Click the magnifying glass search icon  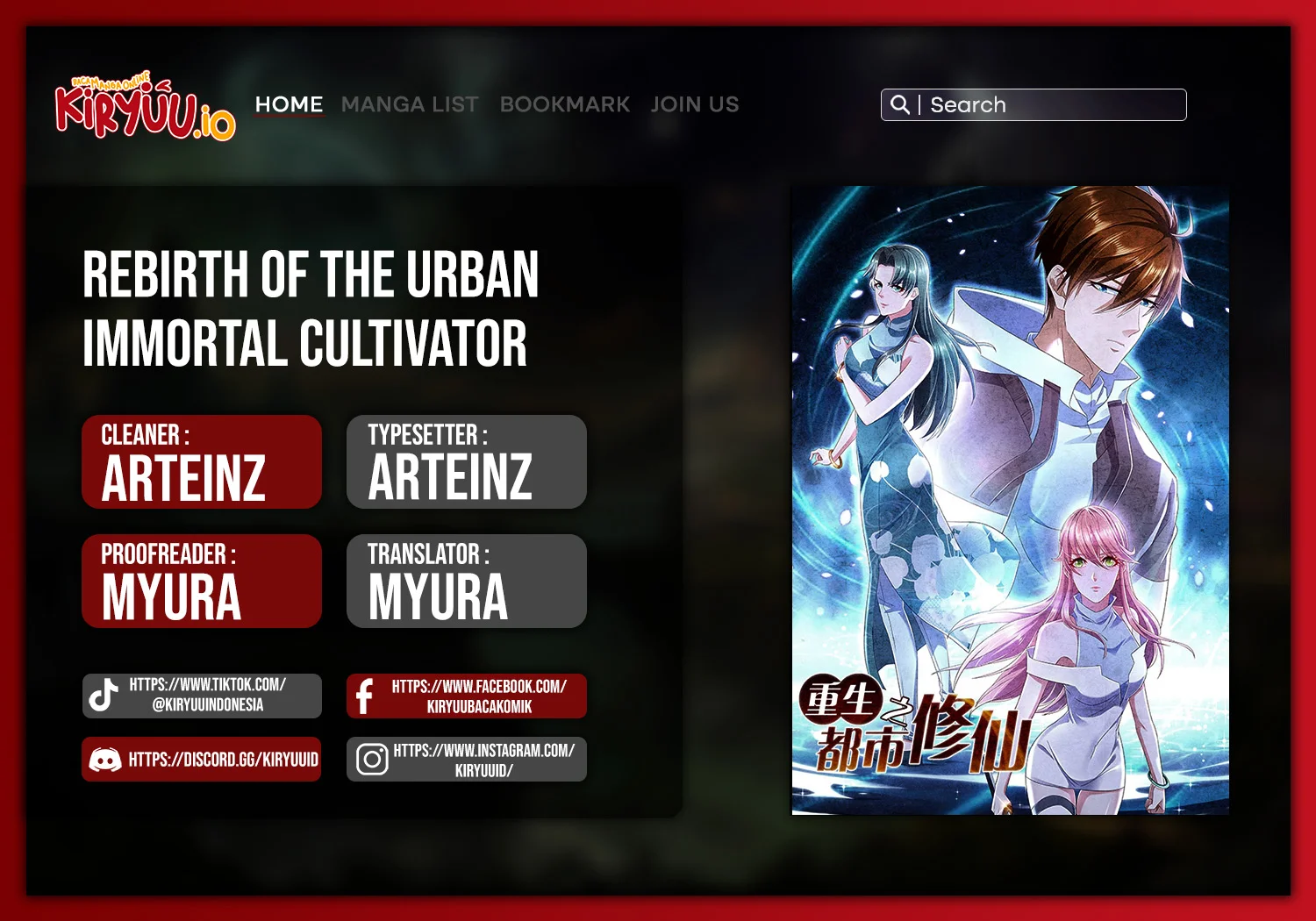tap(899, 104)
